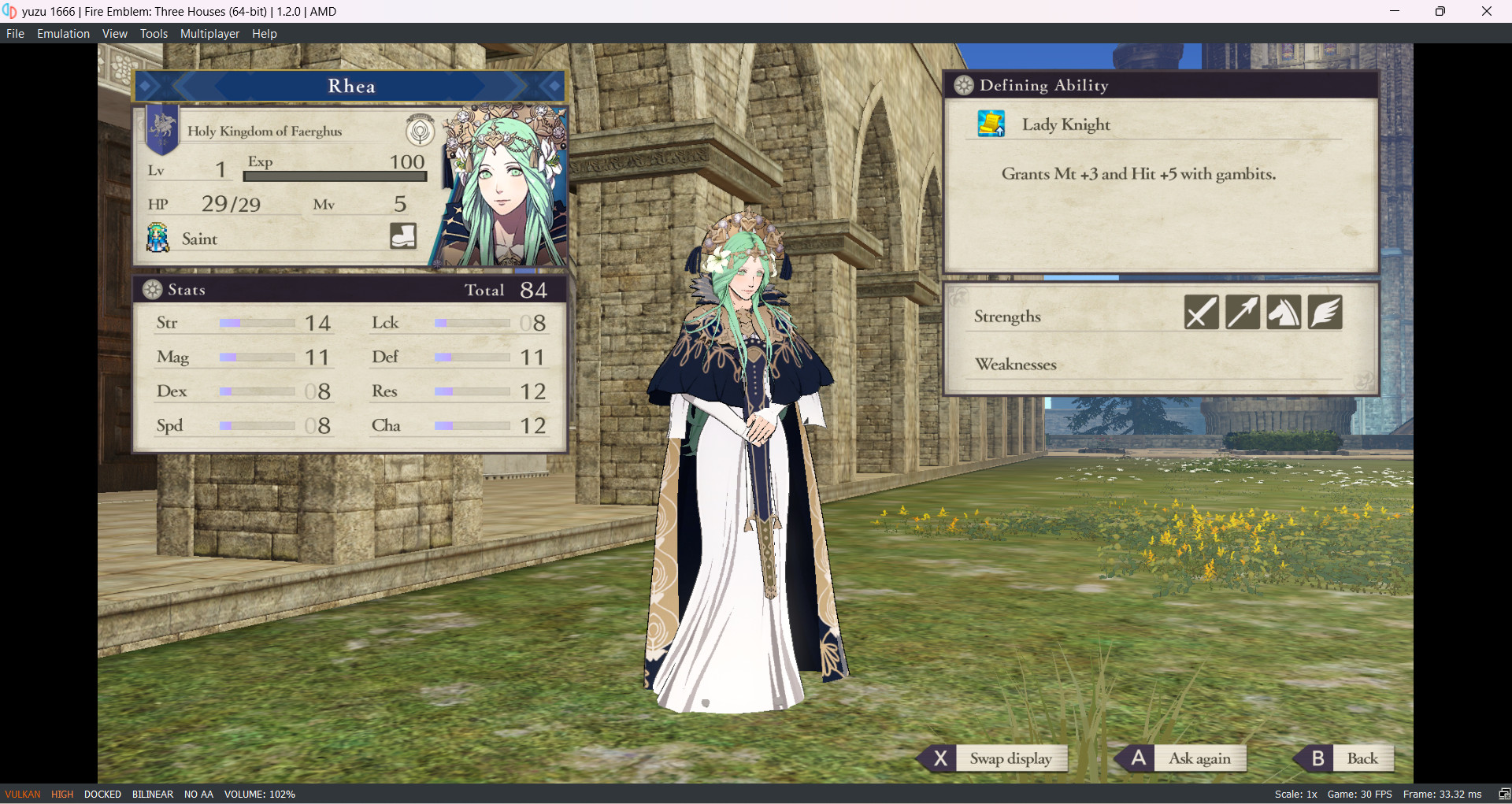Toggle DOCKED mode in the status bar

click(x=102, y=794)
